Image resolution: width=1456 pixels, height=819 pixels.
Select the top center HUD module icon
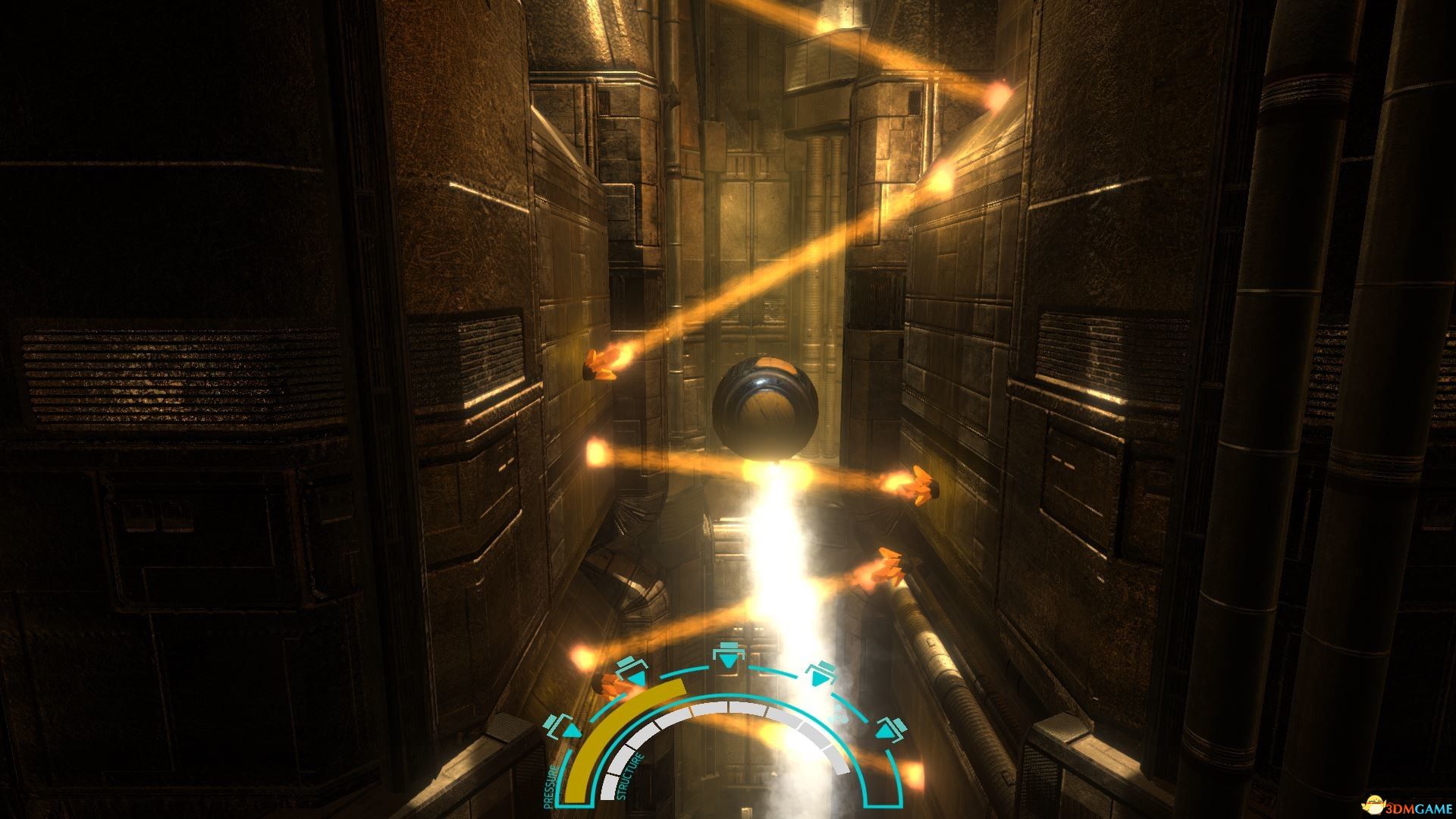tap(728, 654)
